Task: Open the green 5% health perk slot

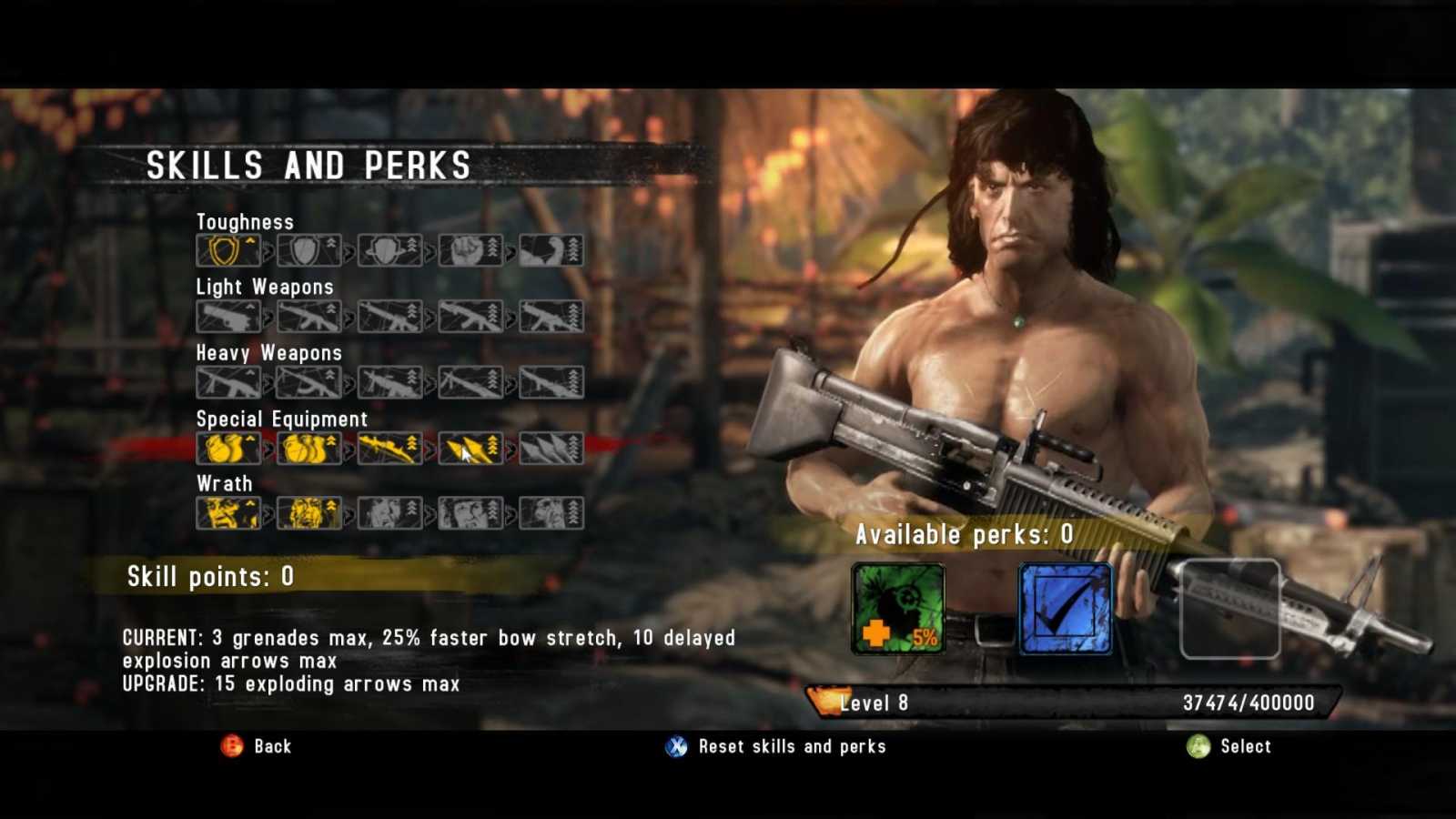Action: (898, 608)
